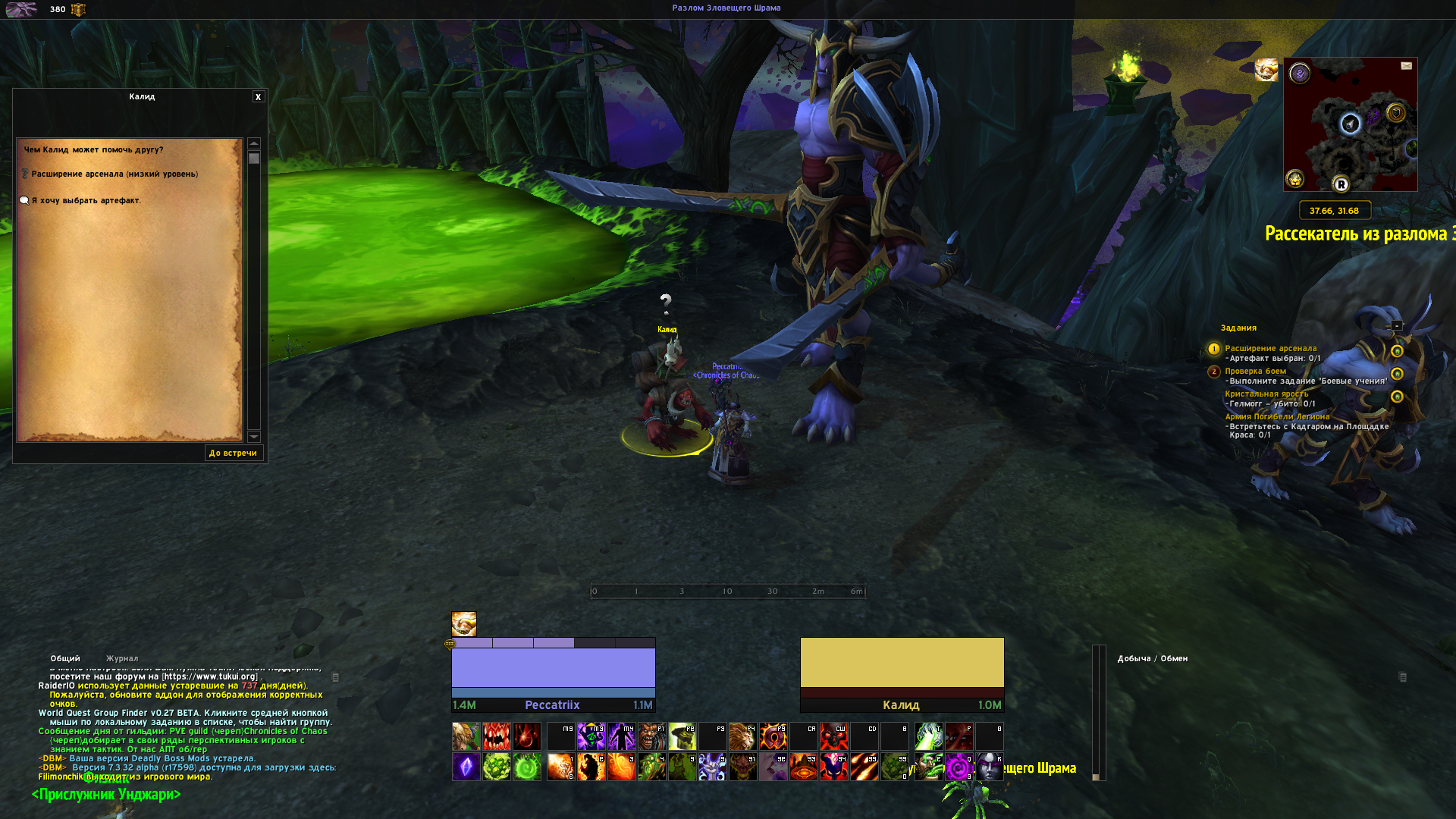
Task: Open the minimap mail envelope icon
Action: pos(1406,66)
